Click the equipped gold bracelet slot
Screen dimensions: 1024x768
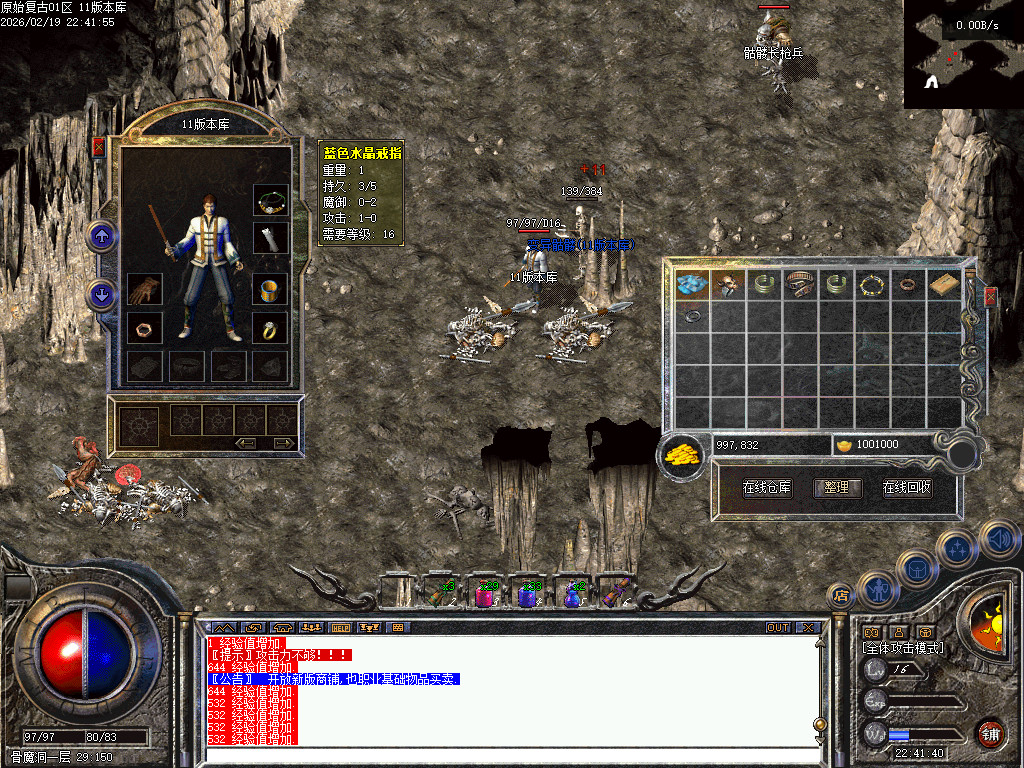click(x=270, y=292)
